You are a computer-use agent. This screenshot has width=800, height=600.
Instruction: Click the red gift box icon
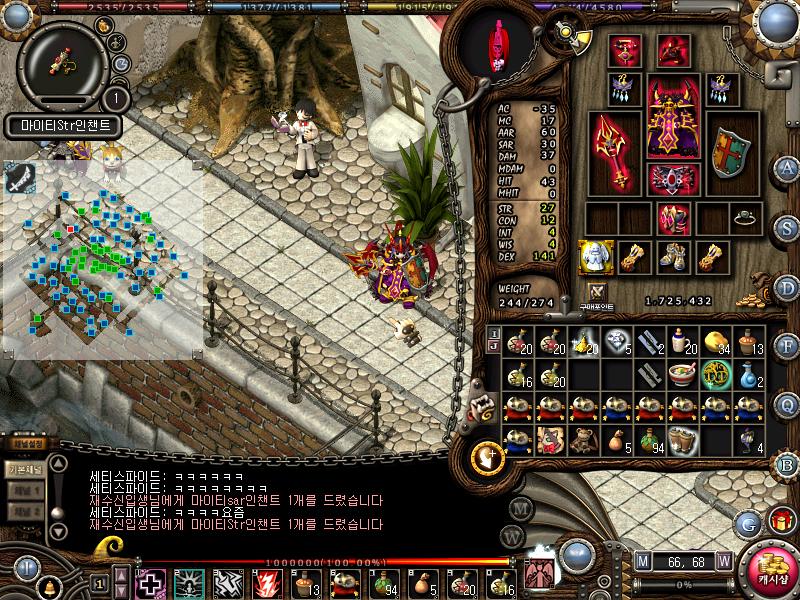coord(781,521)
